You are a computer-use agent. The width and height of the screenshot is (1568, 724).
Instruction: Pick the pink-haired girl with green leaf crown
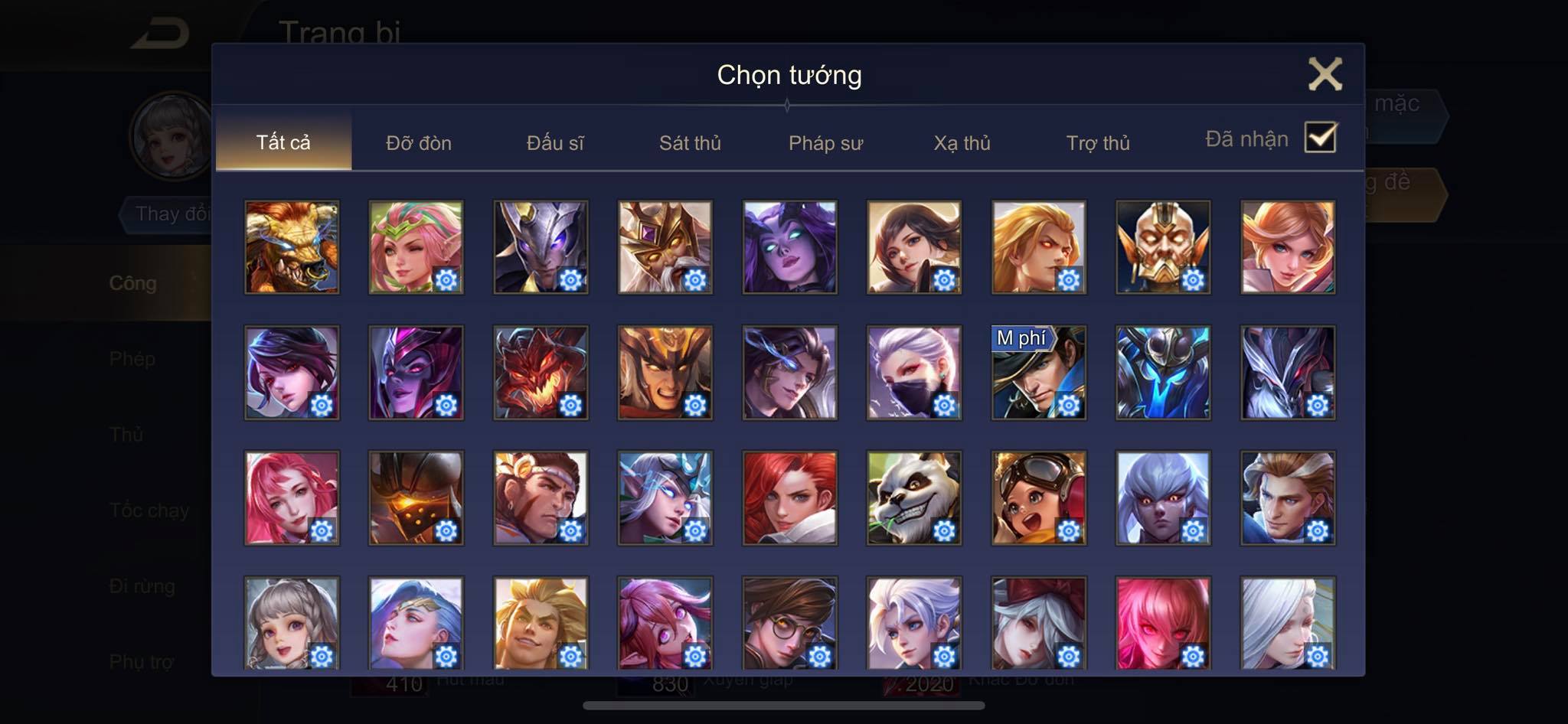(416, 247)
